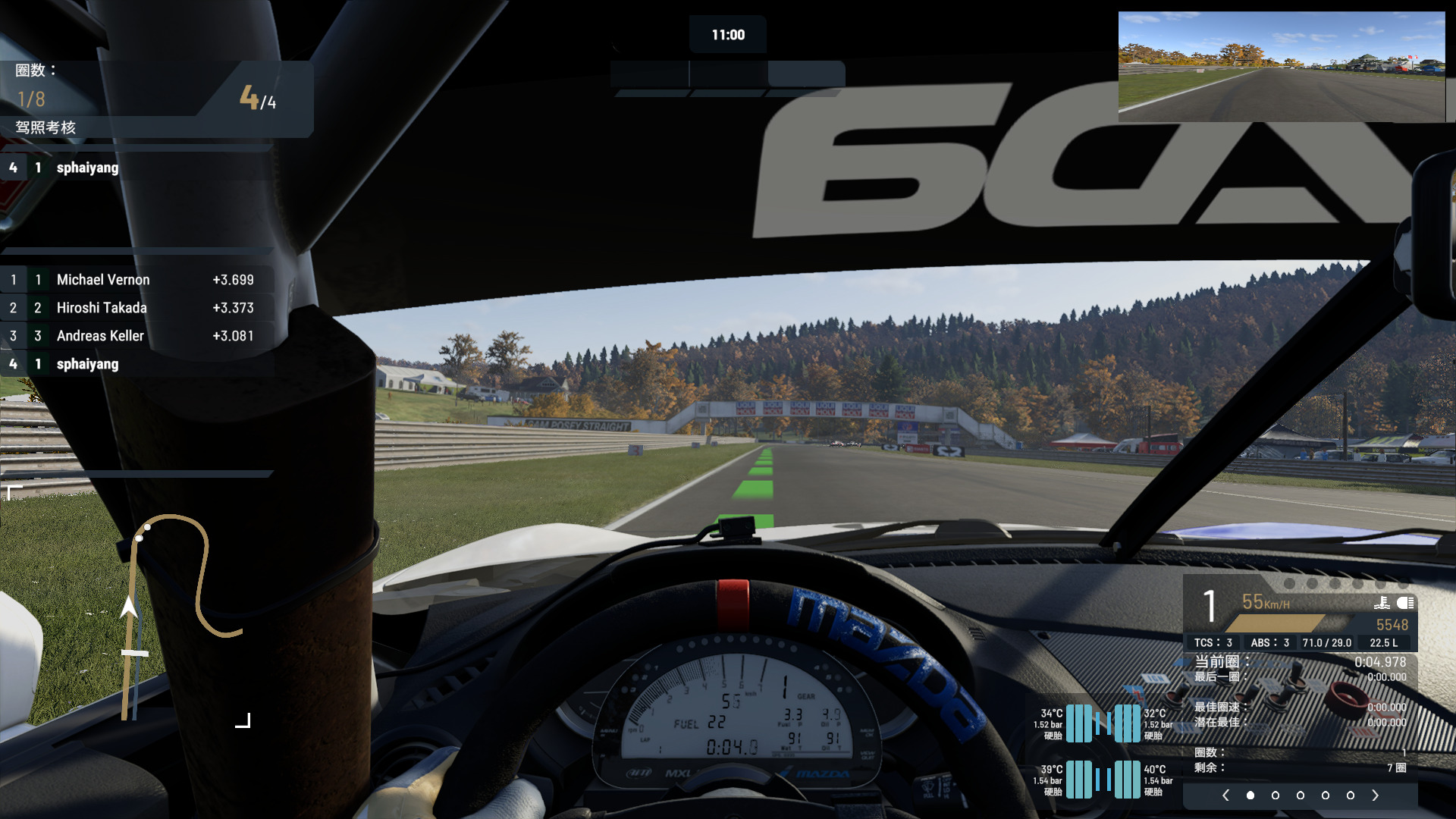The width and height of the screenshot is (1456, 819).
Task: Click the rear-view mirror display
Action: 1281,67
